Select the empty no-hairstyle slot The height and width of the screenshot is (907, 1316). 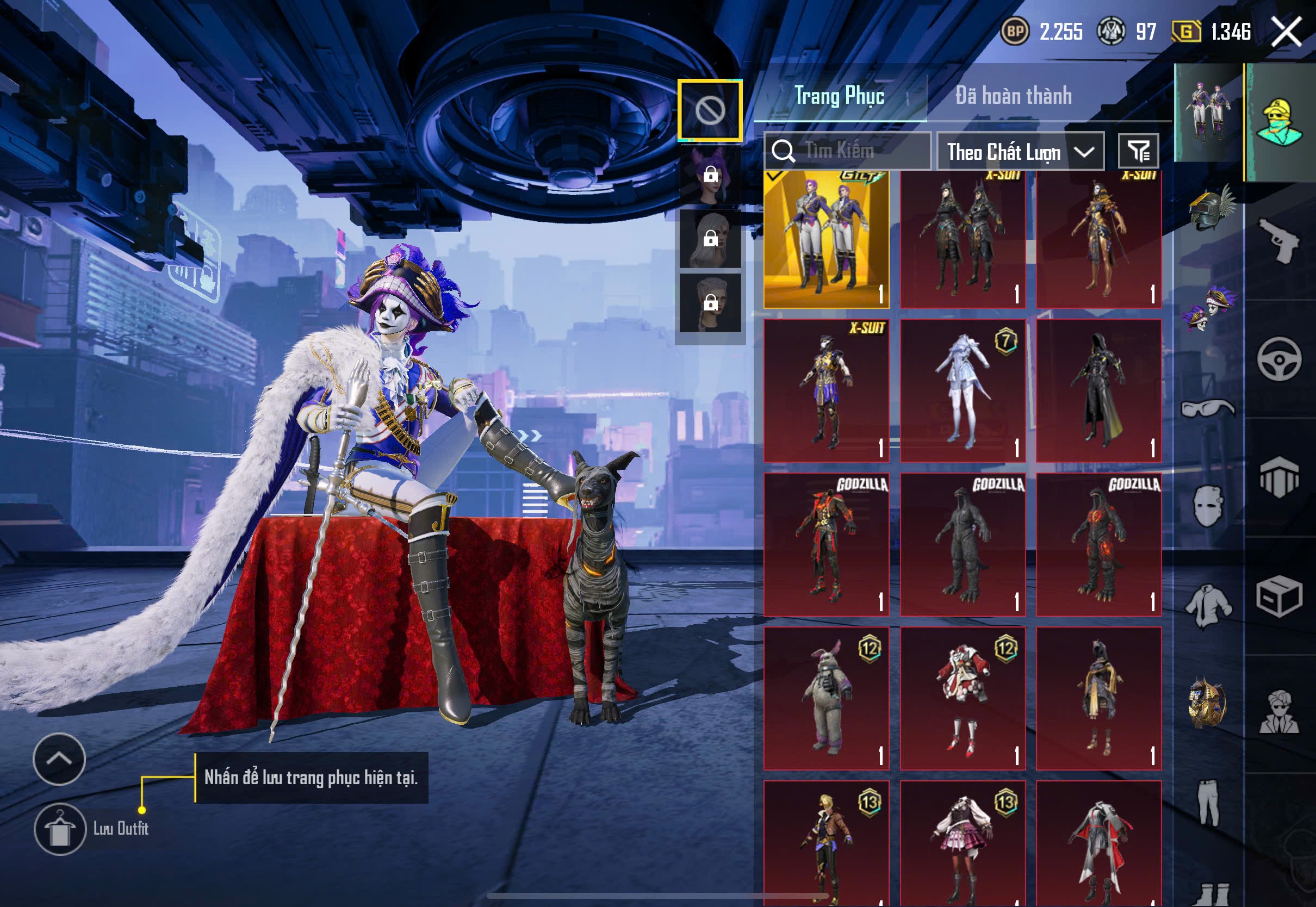pyautogui.click(x=710, y=110)
